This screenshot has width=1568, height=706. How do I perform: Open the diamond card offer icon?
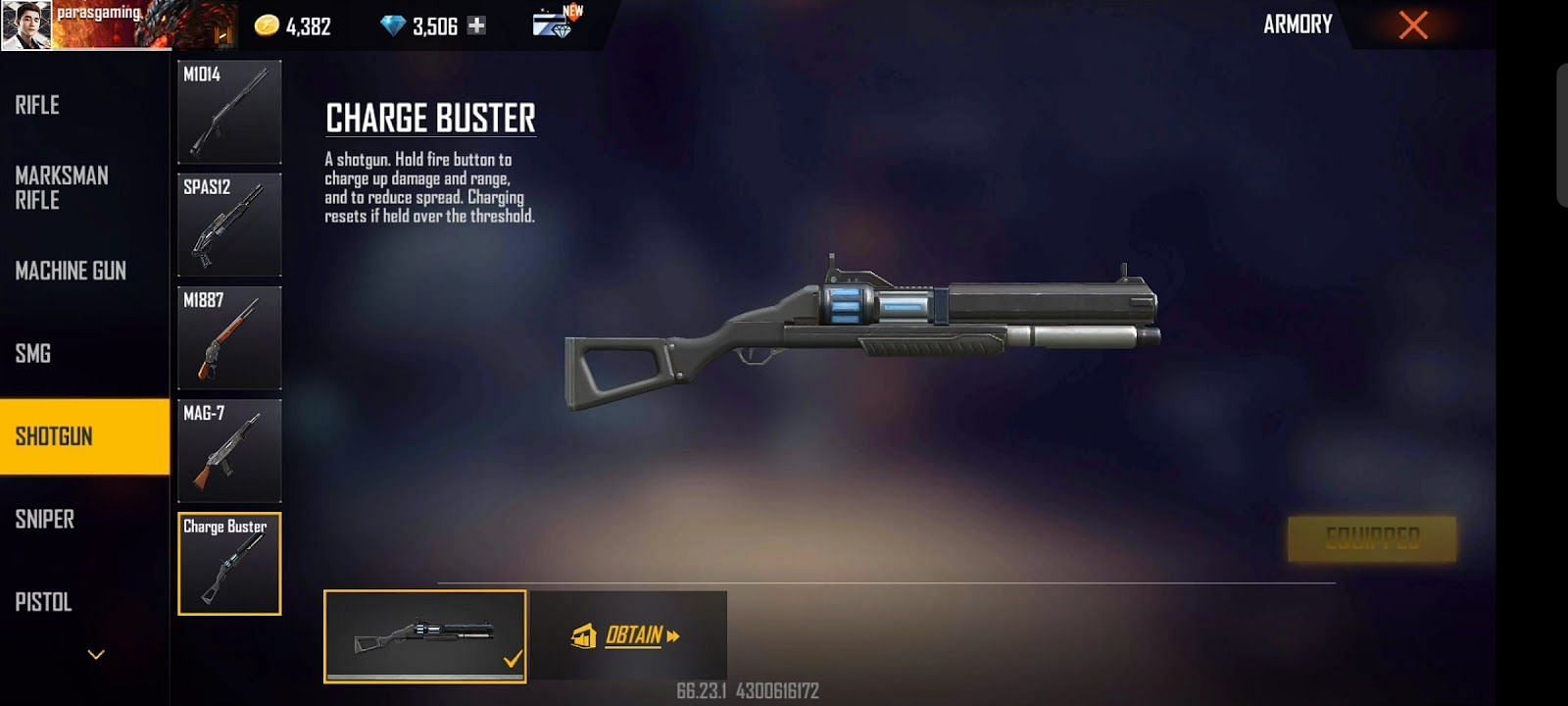click(x=556, y=23)
